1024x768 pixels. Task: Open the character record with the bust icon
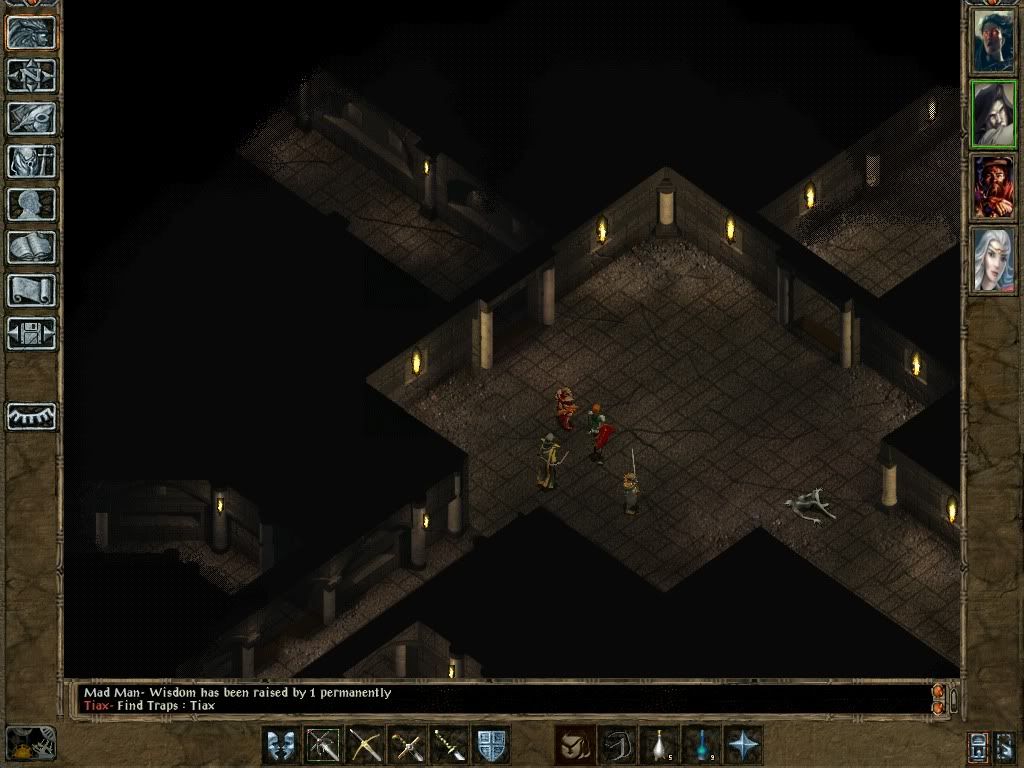(32, 204)
